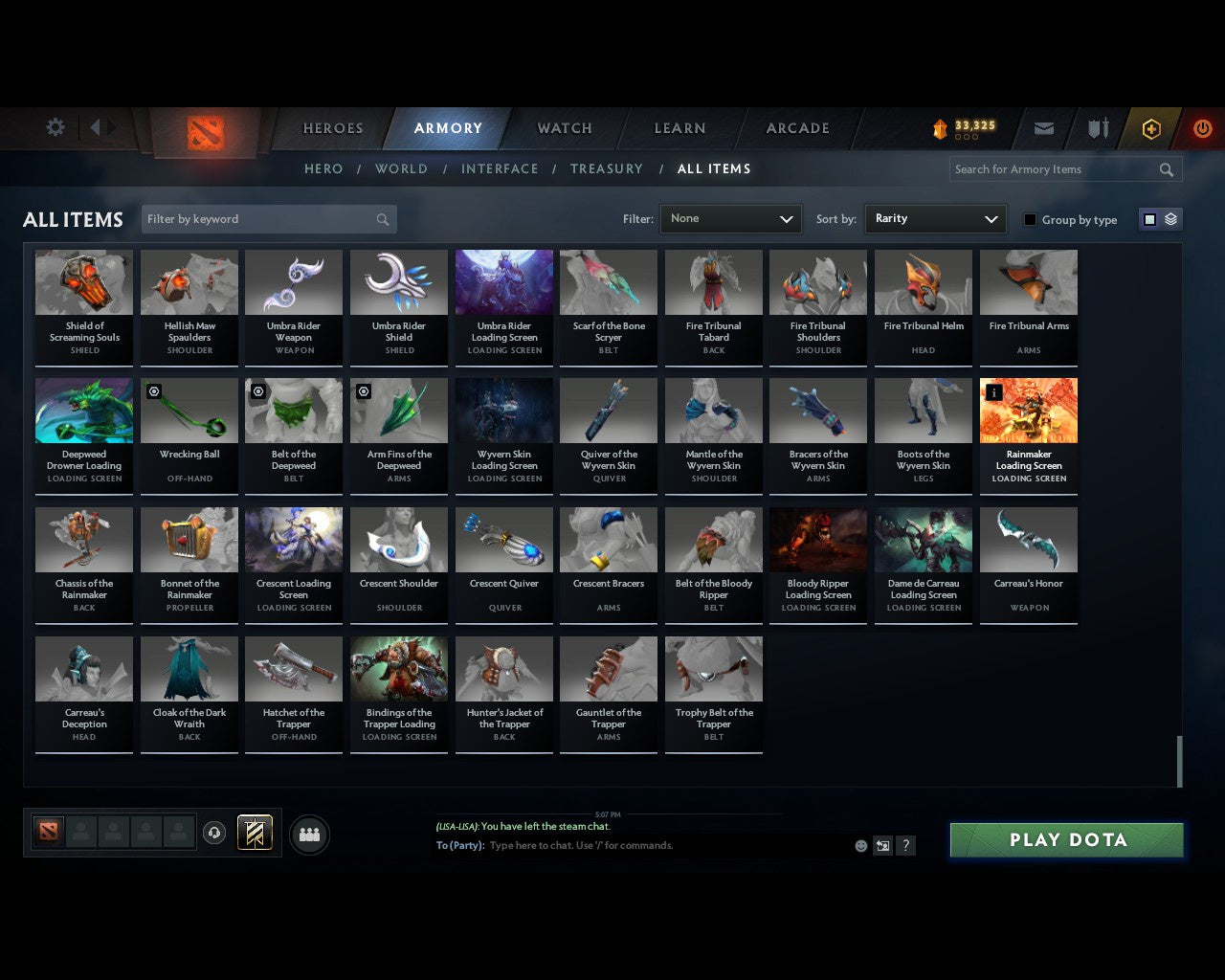Open the settings gear icon

tap(55, 126)
